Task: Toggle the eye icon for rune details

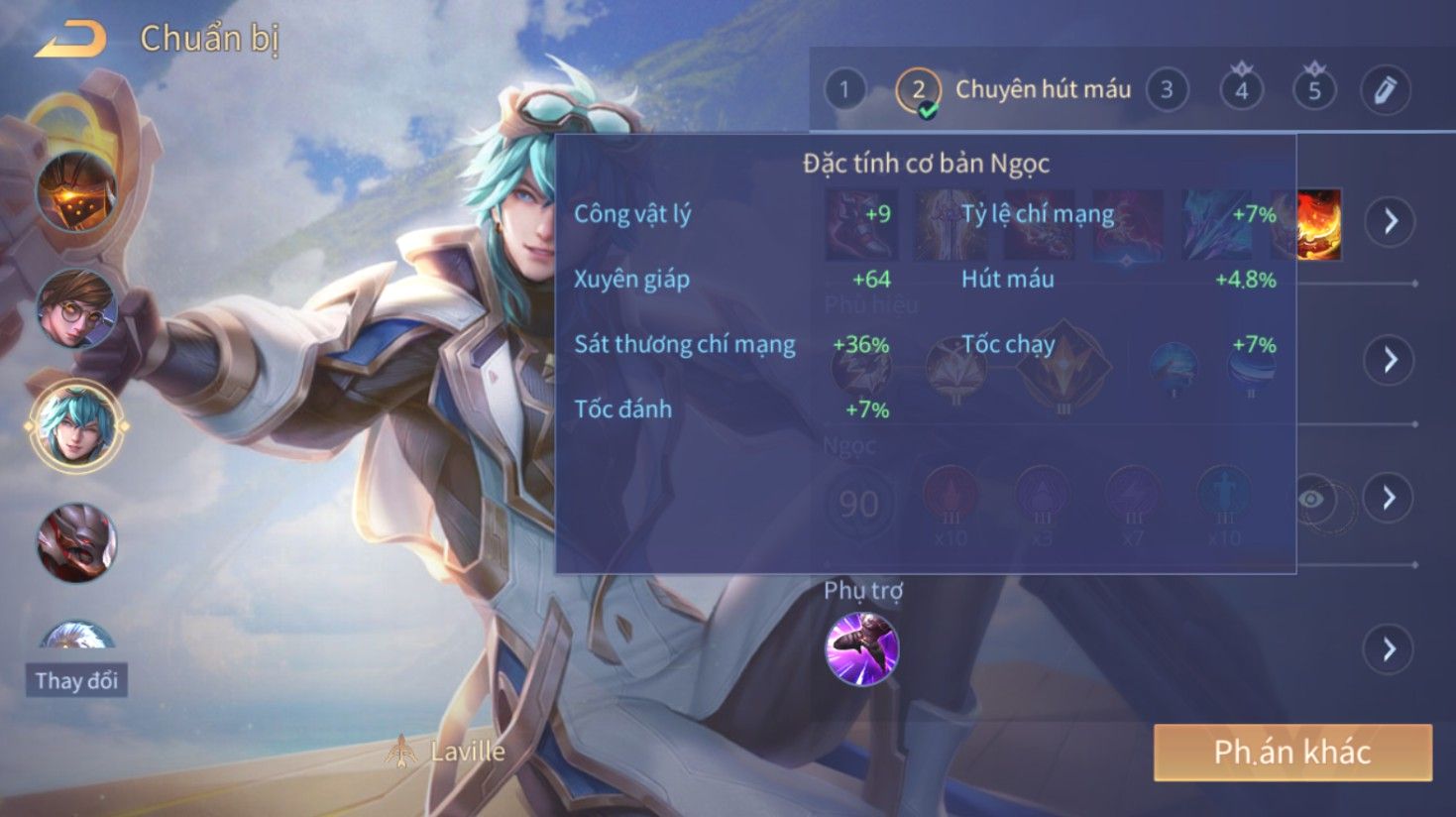Action: point(1311,499)
